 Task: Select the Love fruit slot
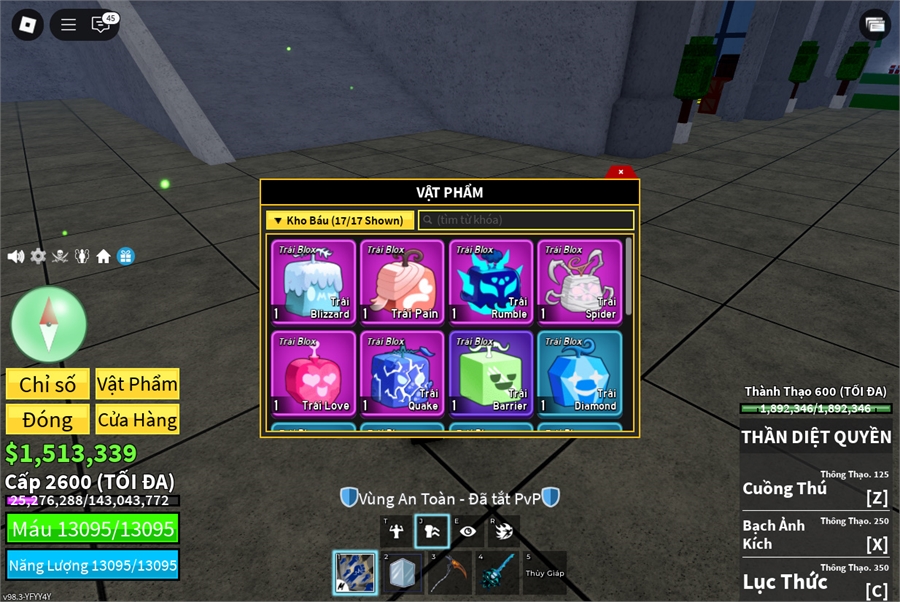click(313, 373)
